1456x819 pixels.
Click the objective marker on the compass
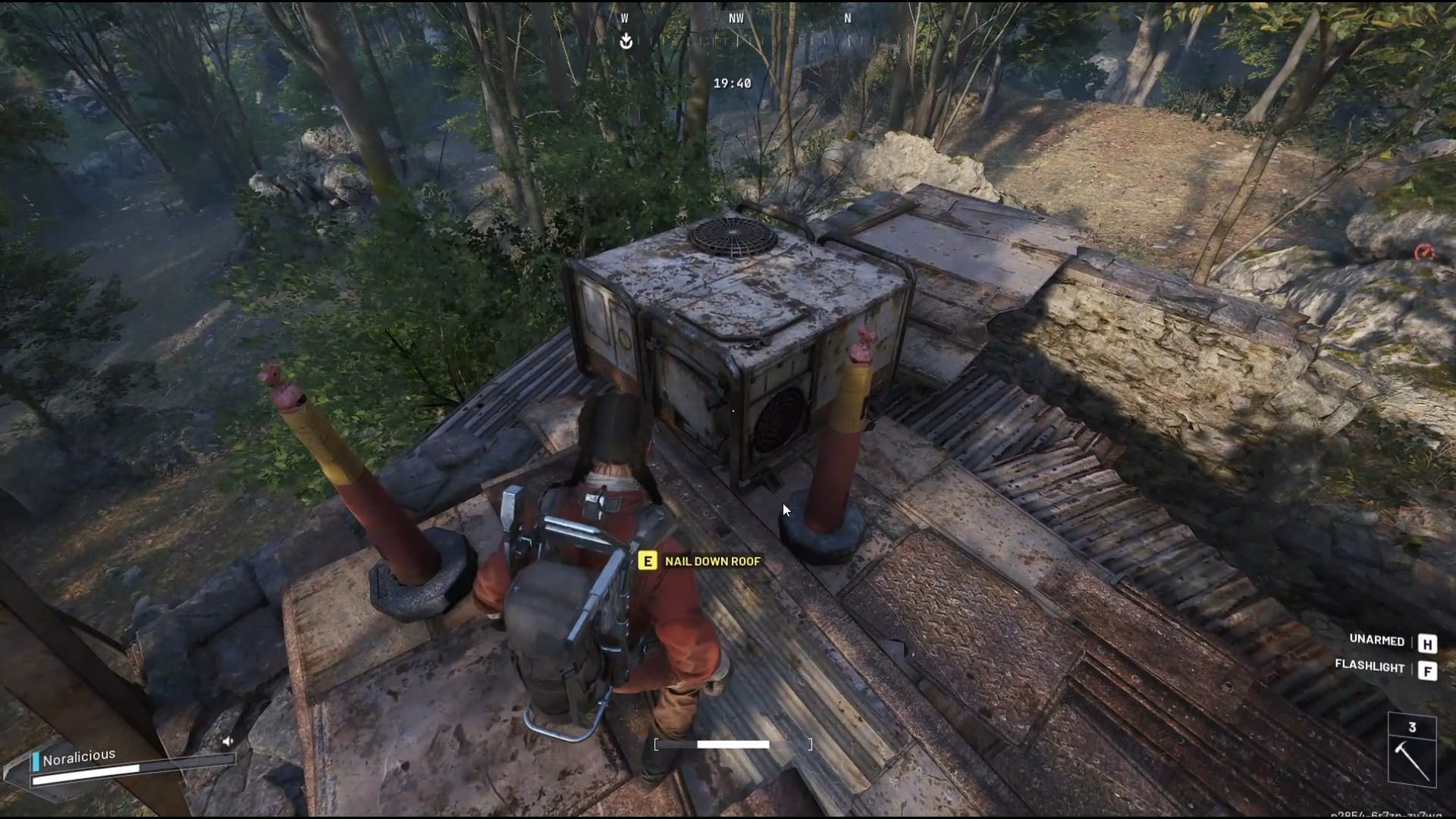(x=626, y=41)
